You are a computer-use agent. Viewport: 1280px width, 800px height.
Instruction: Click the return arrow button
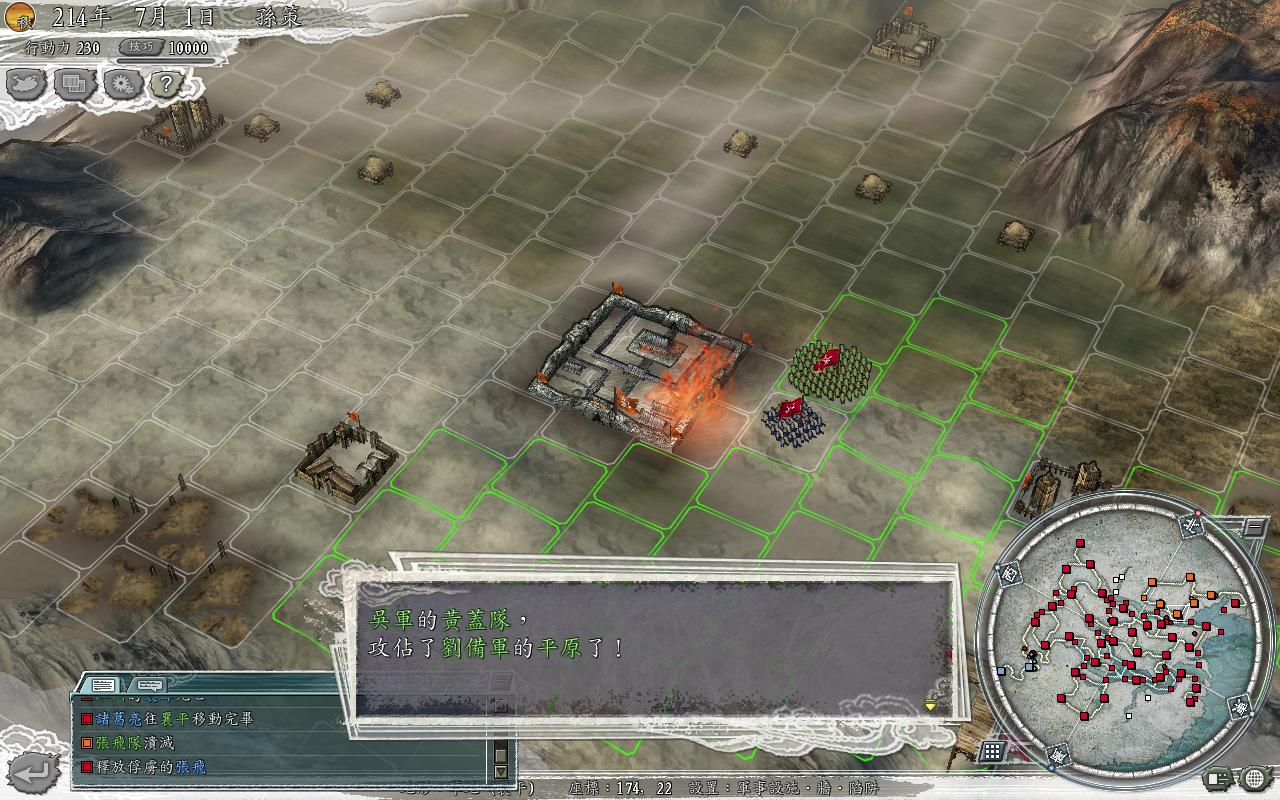34,771
